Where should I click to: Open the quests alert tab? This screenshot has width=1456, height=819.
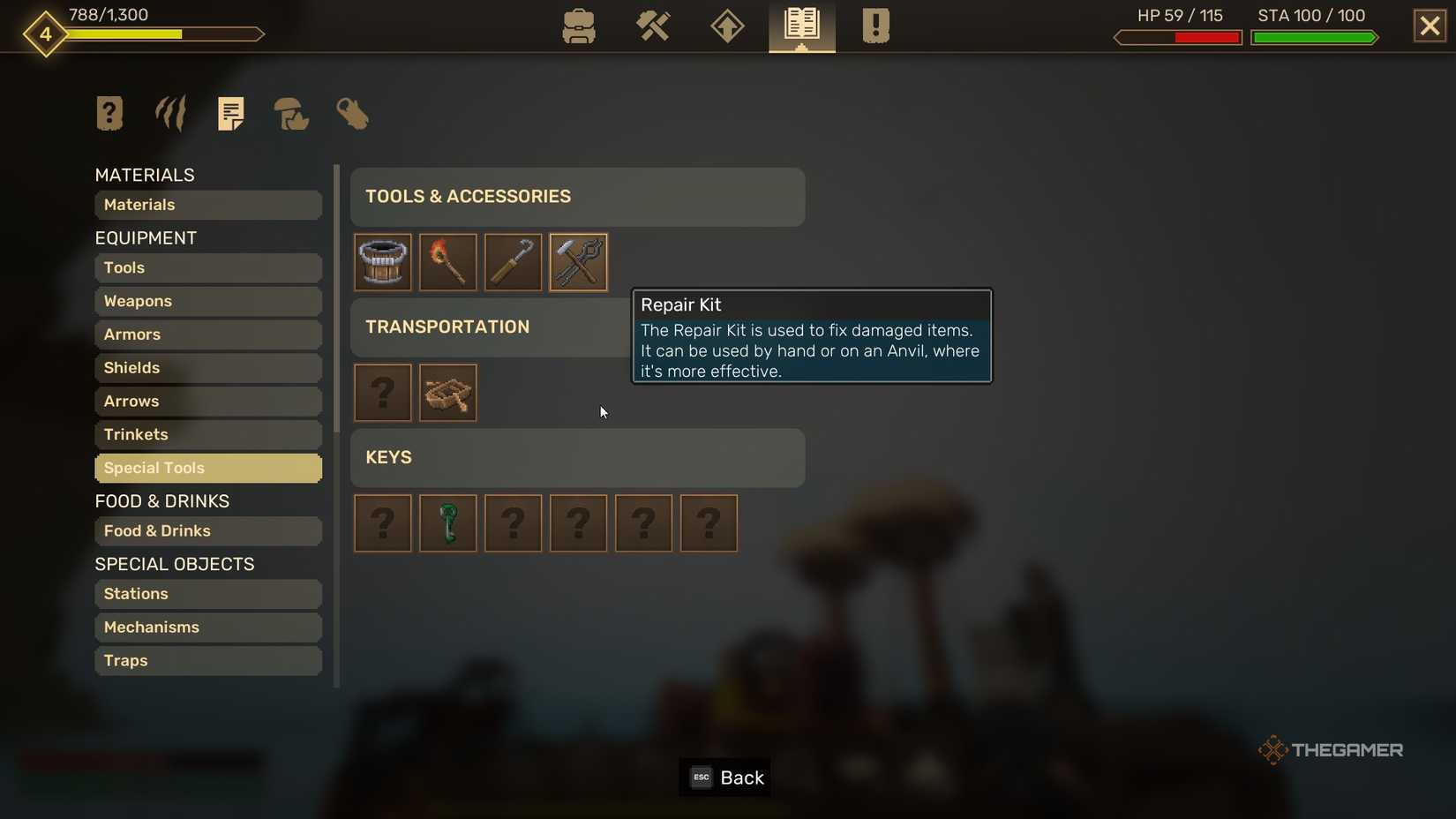pyautogui.click(x=874, y=26)
